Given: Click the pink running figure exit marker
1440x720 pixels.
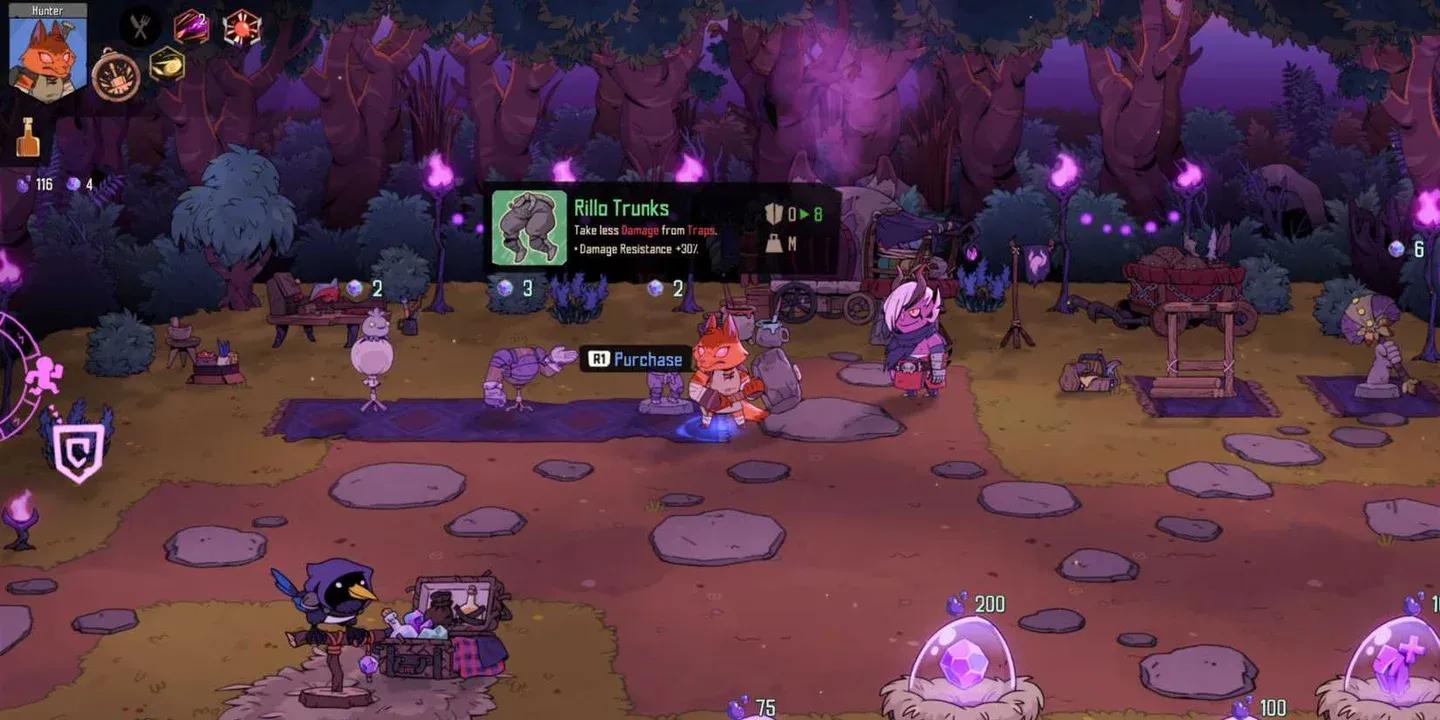Looking at the screenshot, I should coord(44,375).
